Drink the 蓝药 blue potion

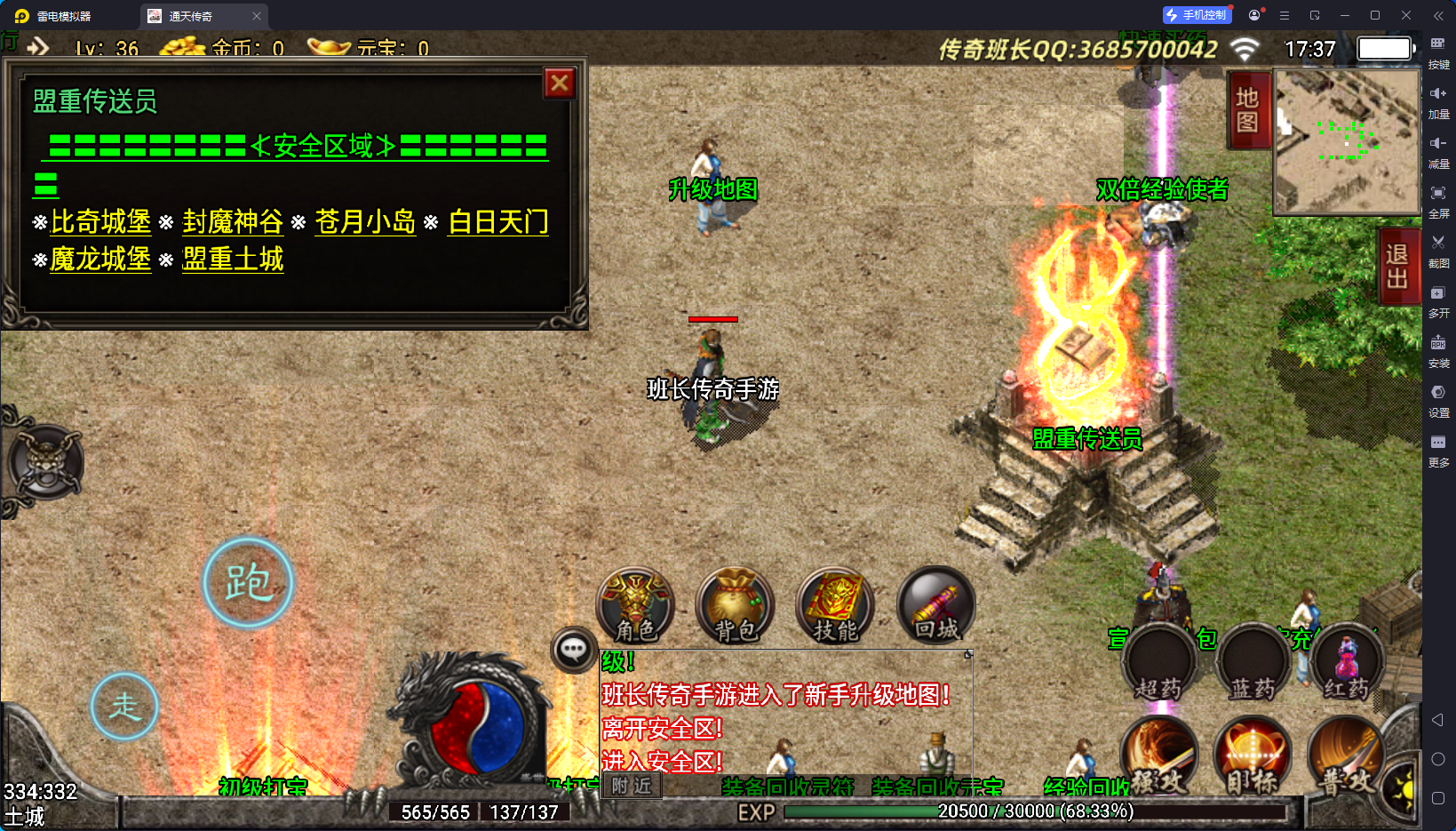click(x=1253, y=667)
